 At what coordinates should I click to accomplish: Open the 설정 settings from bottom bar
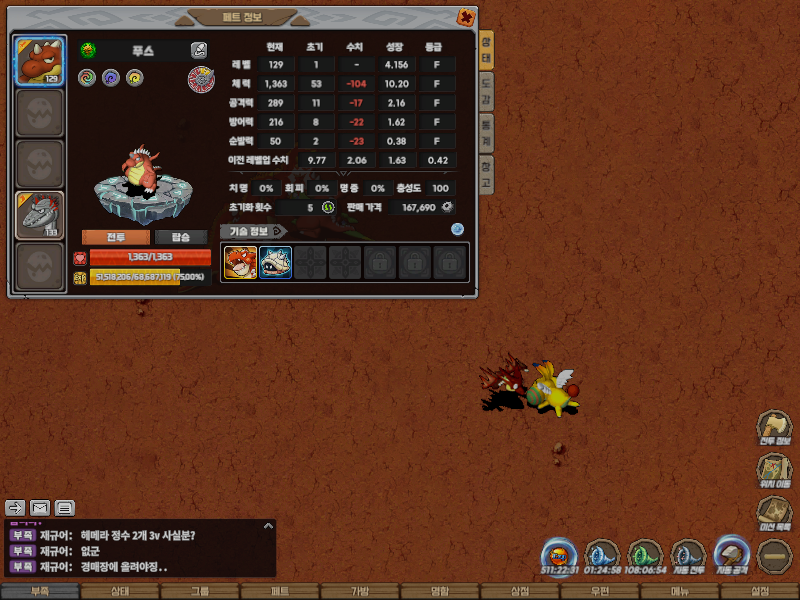click(760, 592)
